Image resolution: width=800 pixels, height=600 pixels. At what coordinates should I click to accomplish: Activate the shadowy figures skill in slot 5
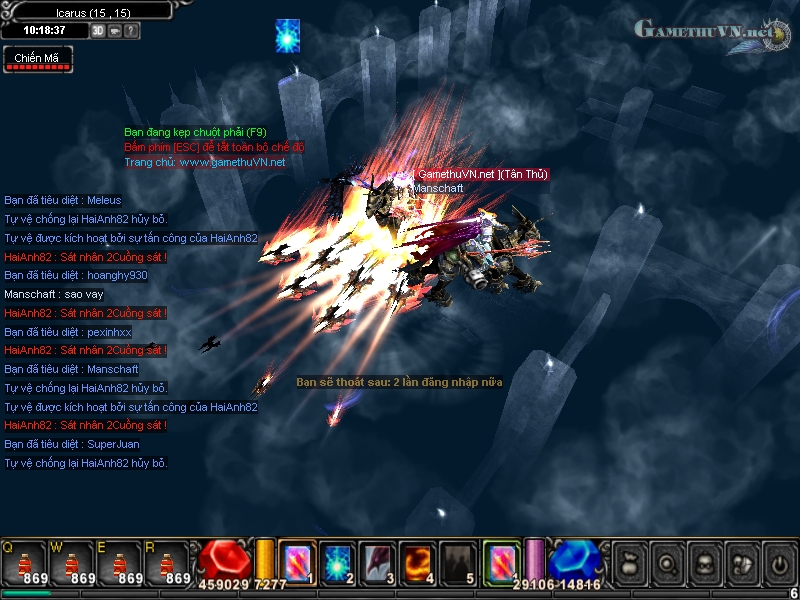click(458, 562)
